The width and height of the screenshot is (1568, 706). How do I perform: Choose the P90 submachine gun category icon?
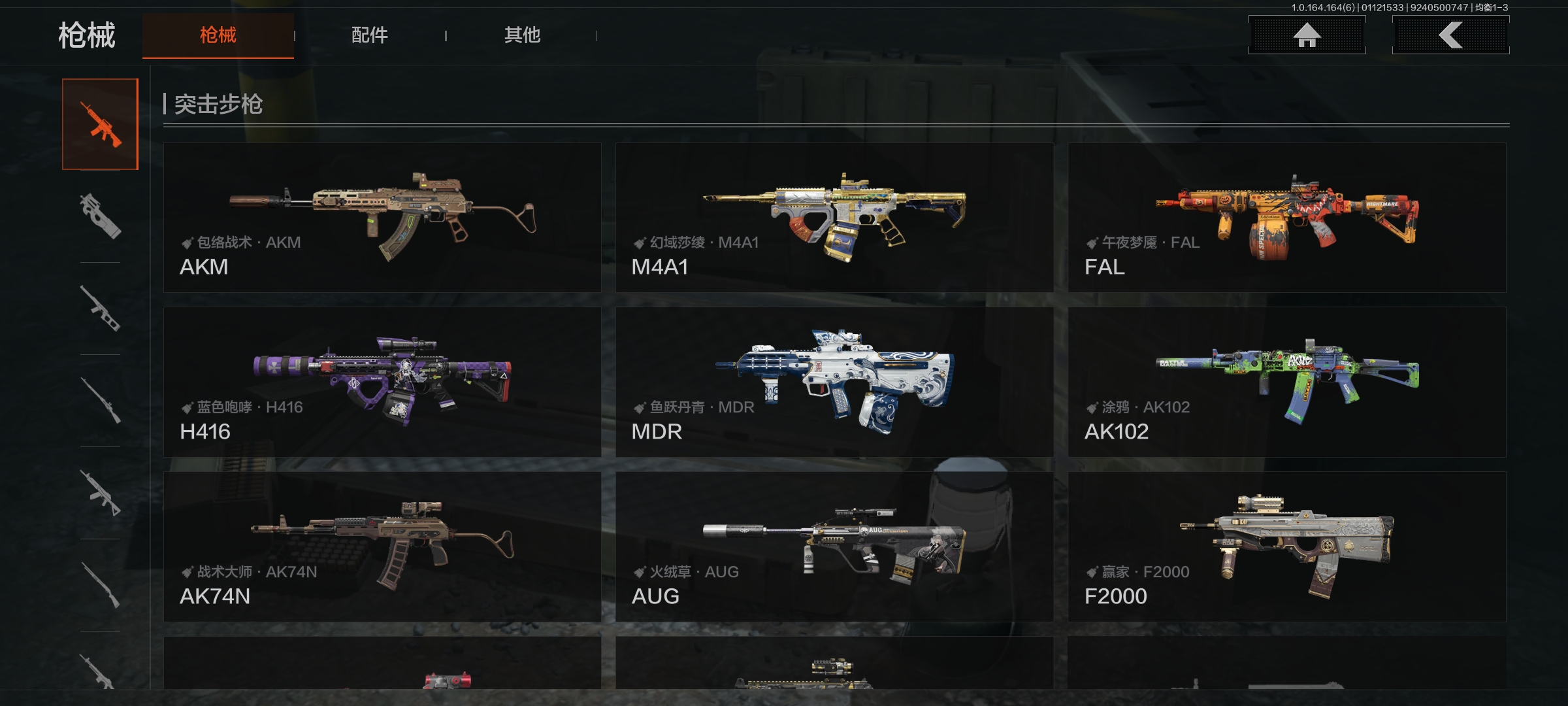101,216
